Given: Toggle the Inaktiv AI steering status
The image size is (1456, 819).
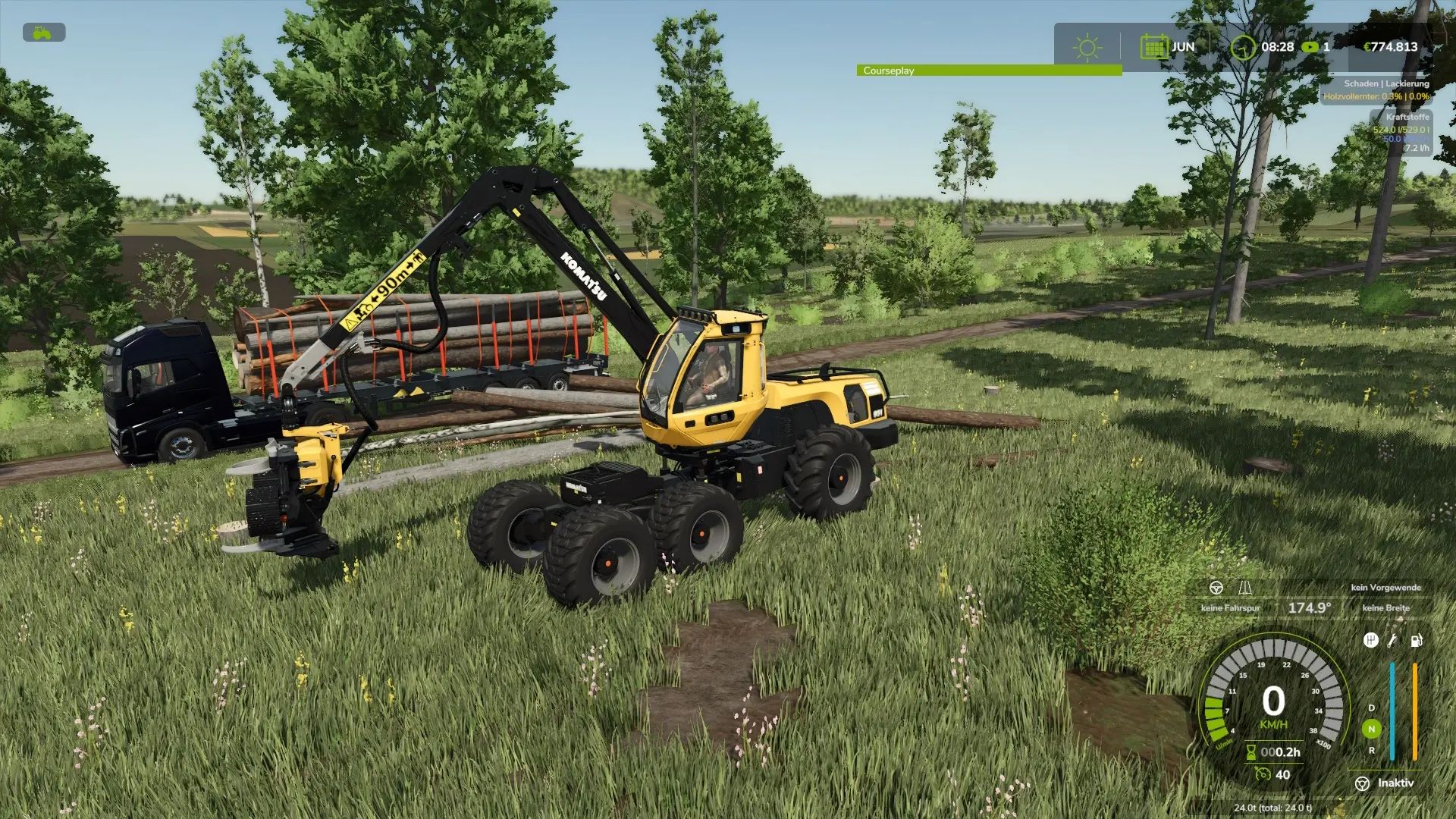Looking at the screenshot, I should [x=1384, y=783].
